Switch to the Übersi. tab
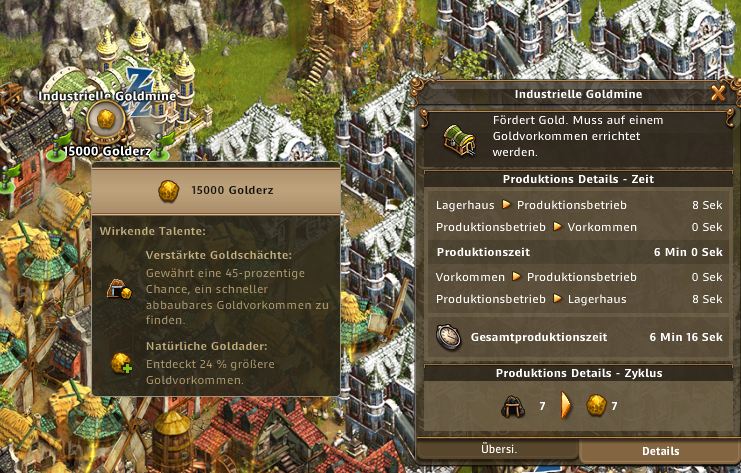The width and height of the screenshot is (741, 473). 497,450
